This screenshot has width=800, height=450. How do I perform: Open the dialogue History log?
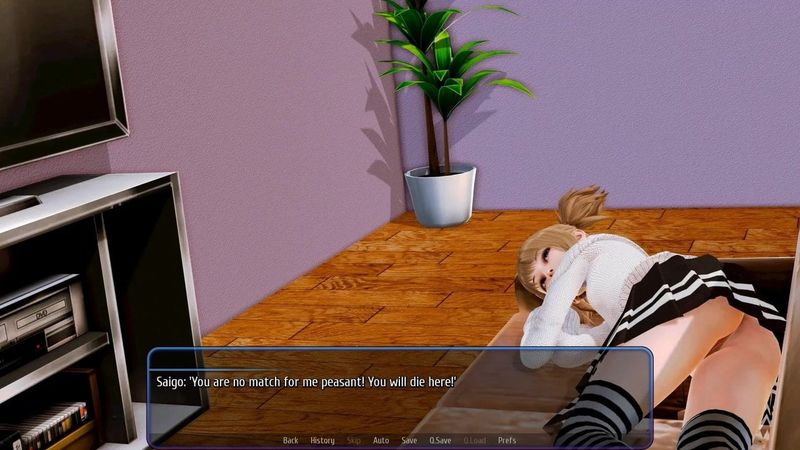coord(322,440)
